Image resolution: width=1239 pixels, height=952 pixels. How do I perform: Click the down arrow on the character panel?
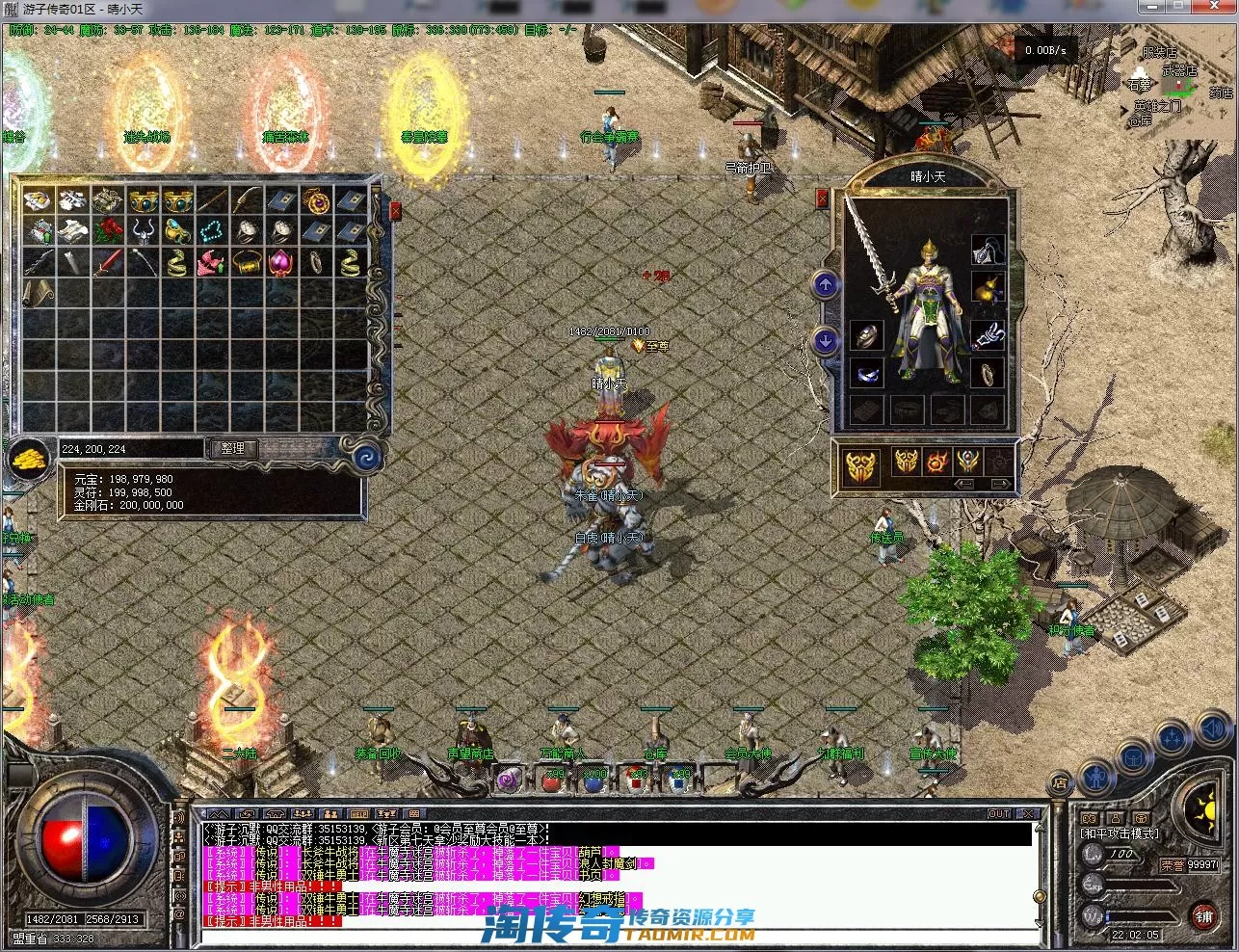[826, 340]
